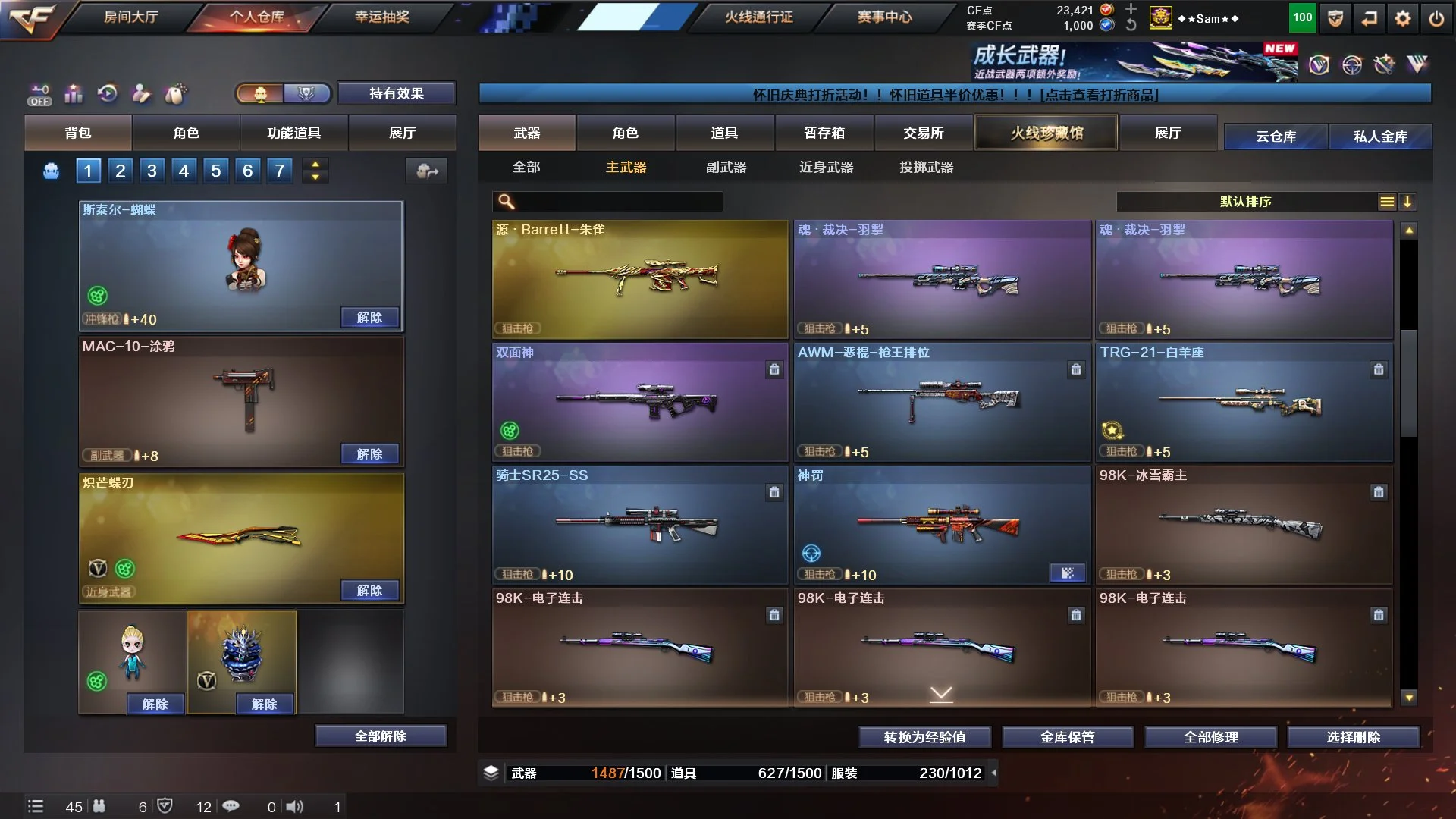Click the 全部修理 repair all button
The image size is (1456, 819).
(x=1210, y=737)
